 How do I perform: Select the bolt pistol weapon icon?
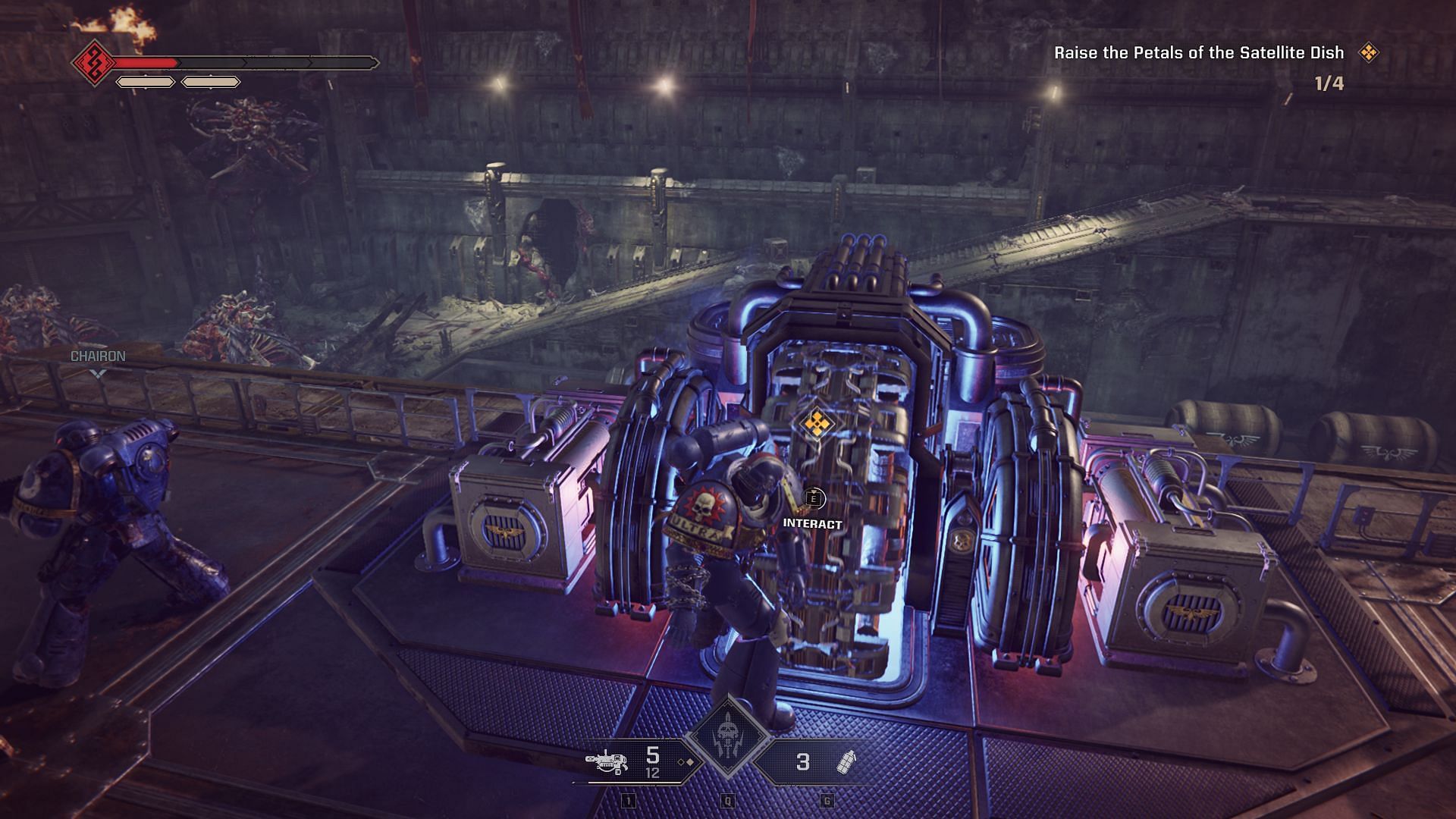(x=608, y=761)
